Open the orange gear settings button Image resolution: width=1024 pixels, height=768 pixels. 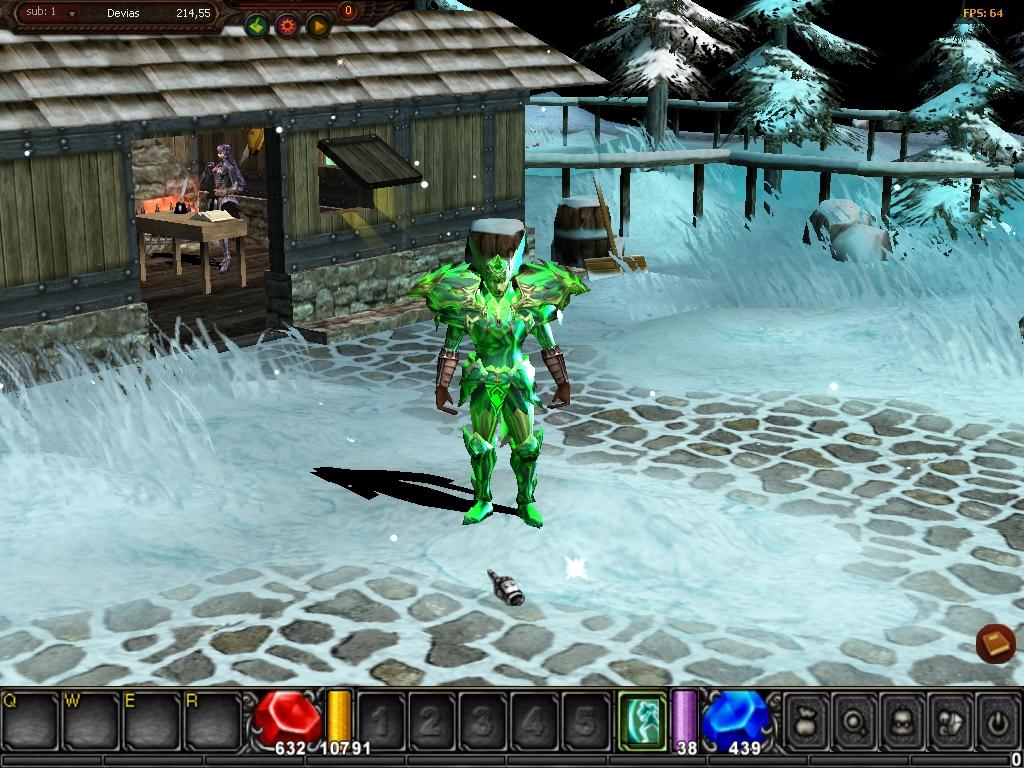pyautogui.click(x=288, y=26)
